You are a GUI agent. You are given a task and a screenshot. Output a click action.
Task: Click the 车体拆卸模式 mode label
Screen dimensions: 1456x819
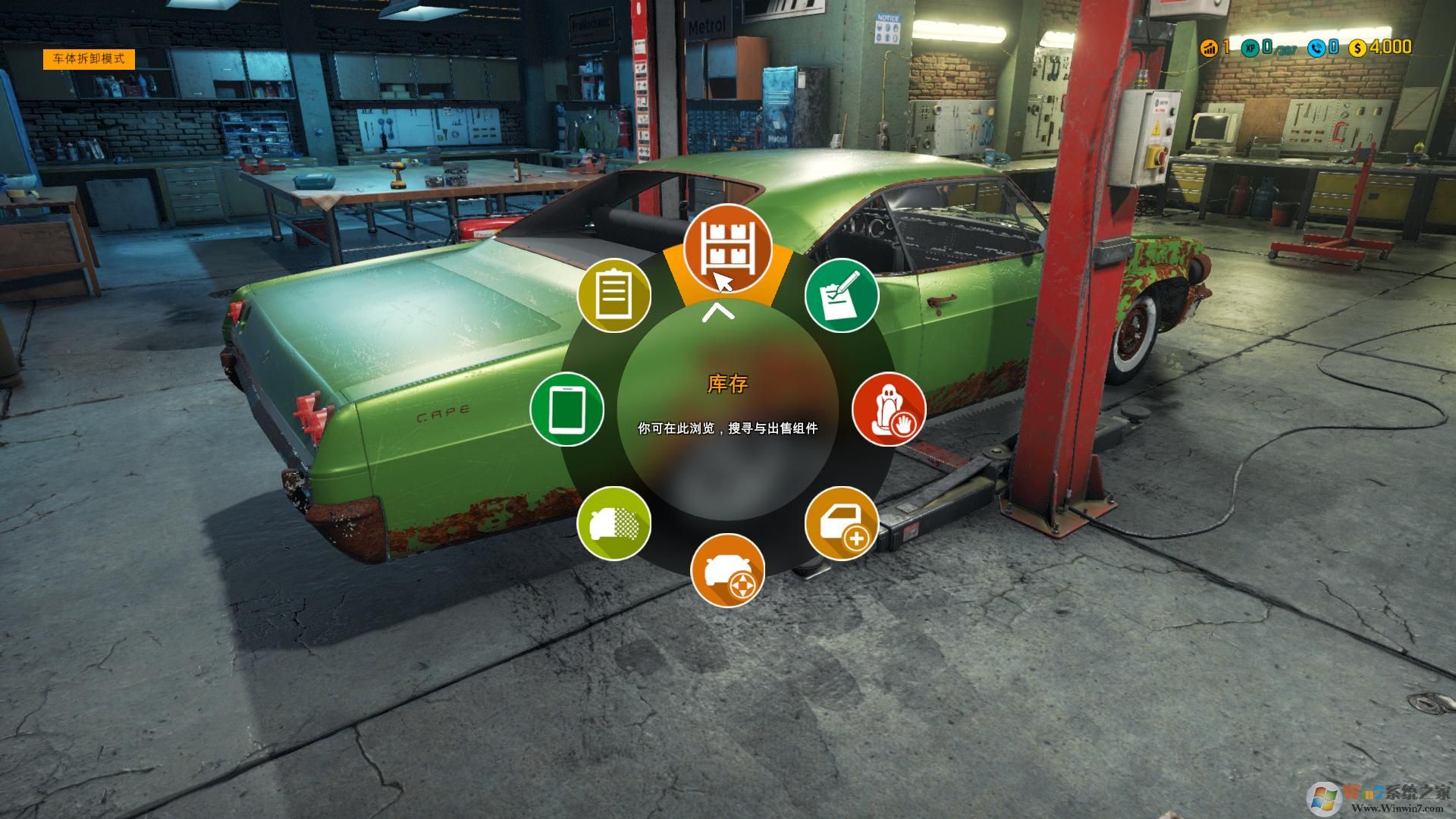pyautogui.click(x=91, y=58)
